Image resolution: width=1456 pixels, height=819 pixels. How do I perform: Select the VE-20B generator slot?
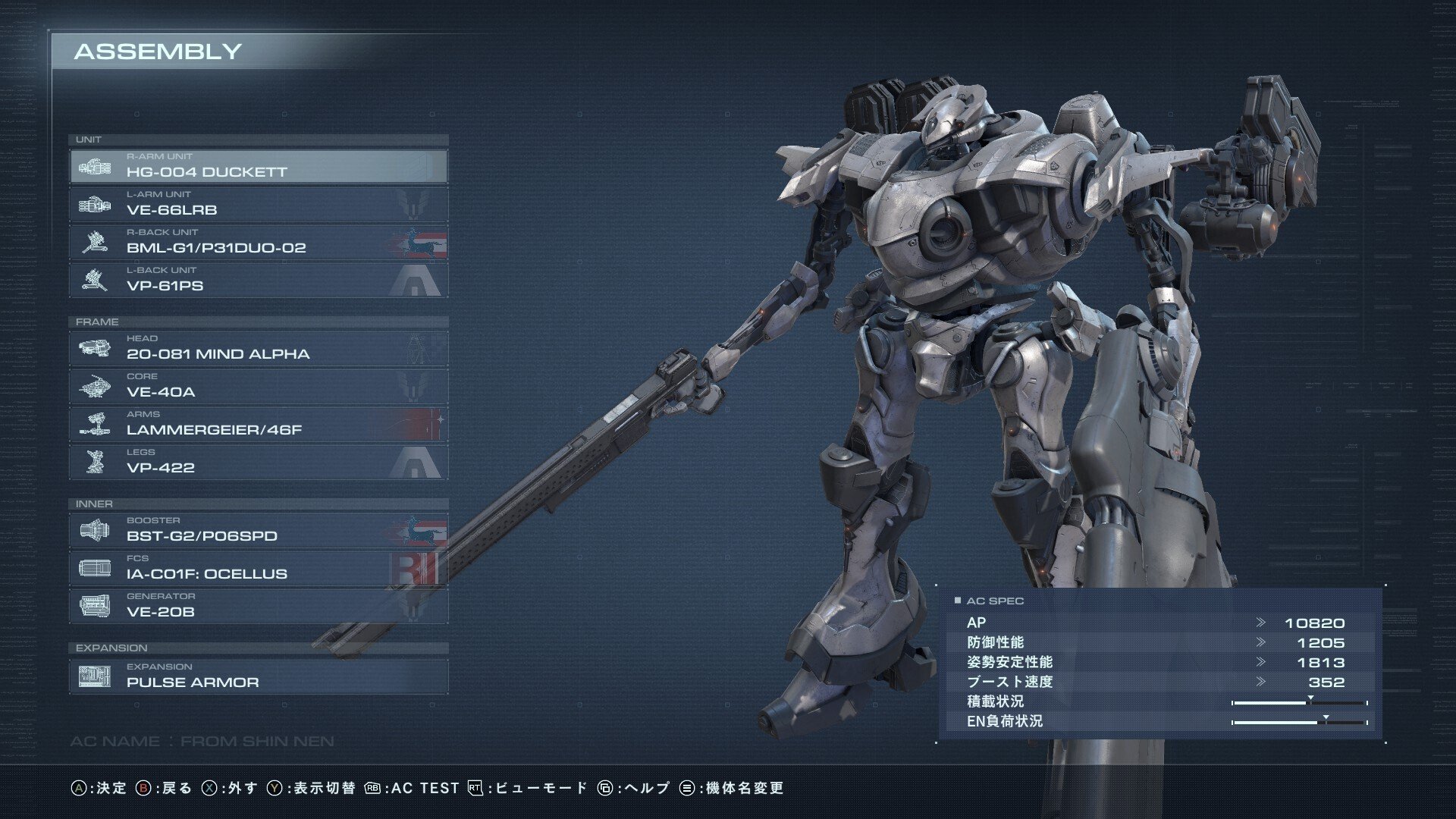point(258,606)
